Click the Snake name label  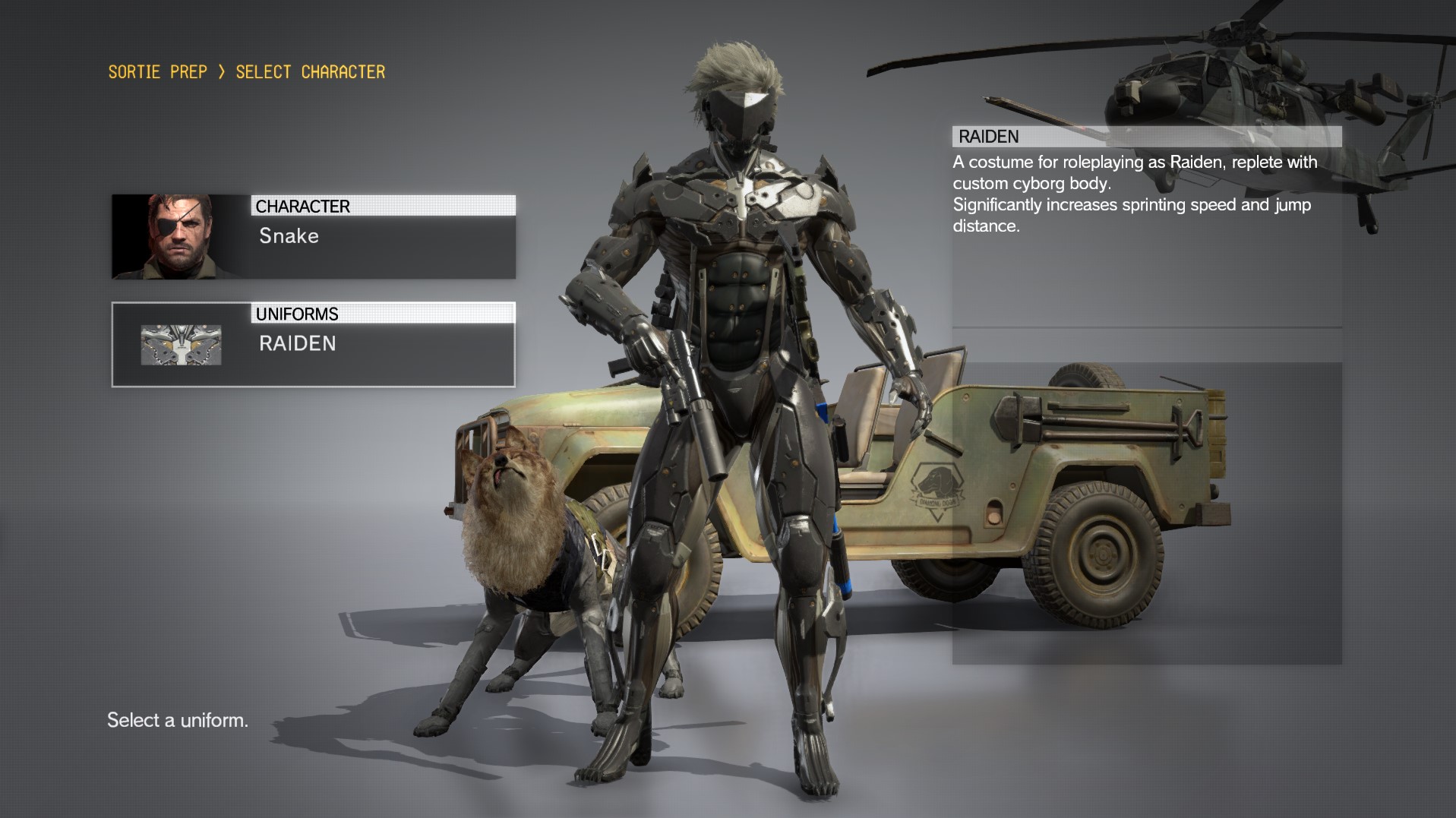coord(287,236)
